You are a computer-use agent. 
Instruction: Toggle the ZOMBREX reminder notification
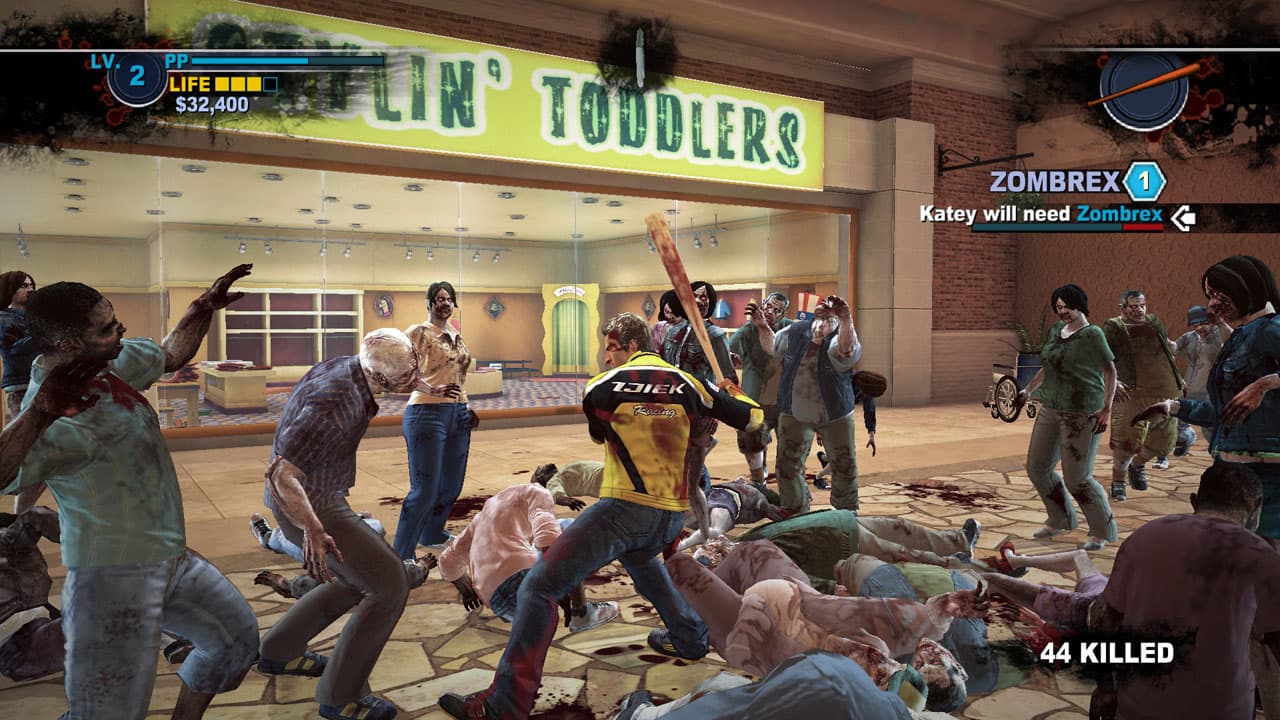point(1055,179)
